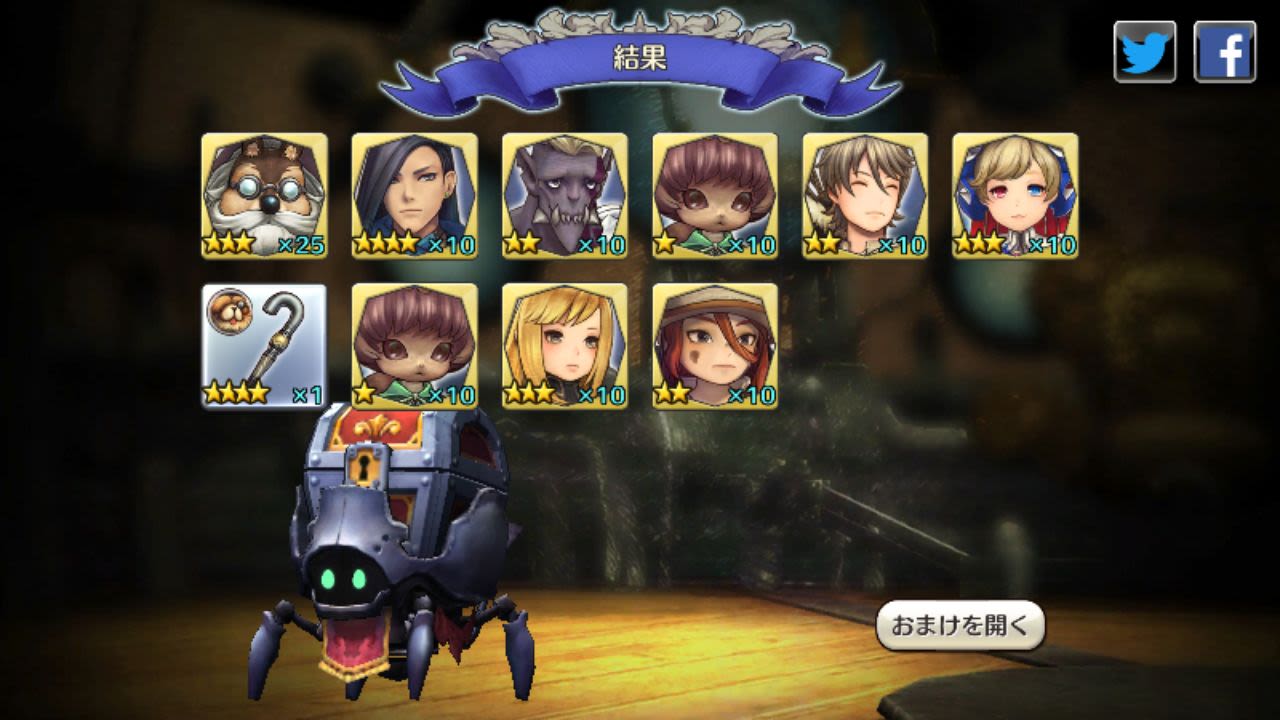
Task: Share the result on Facebook
Action: pyautogui.click(x=1225, y=52)
